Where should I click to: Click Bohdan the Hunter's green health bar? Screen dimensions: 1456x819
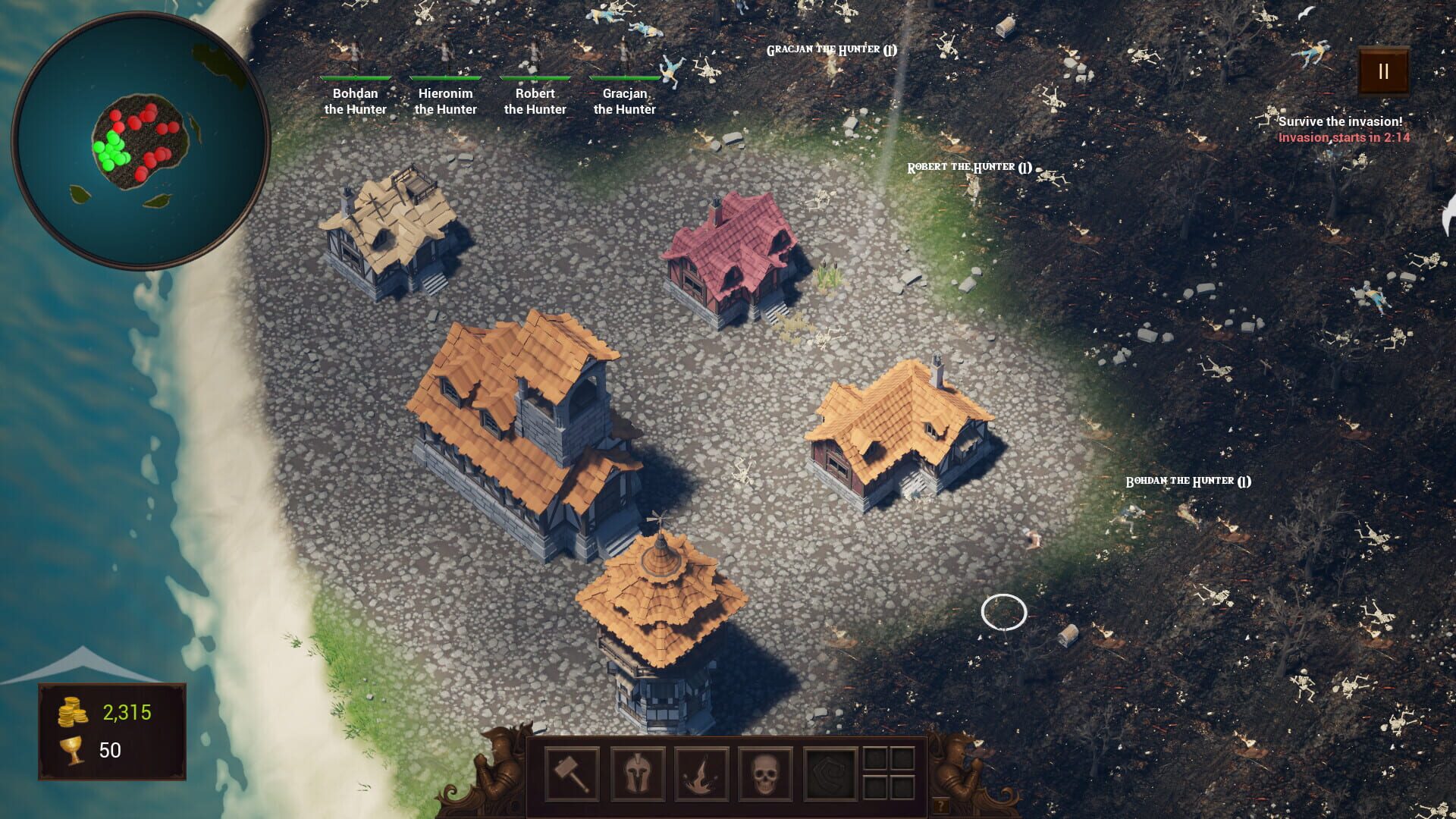tap(356, 79)
